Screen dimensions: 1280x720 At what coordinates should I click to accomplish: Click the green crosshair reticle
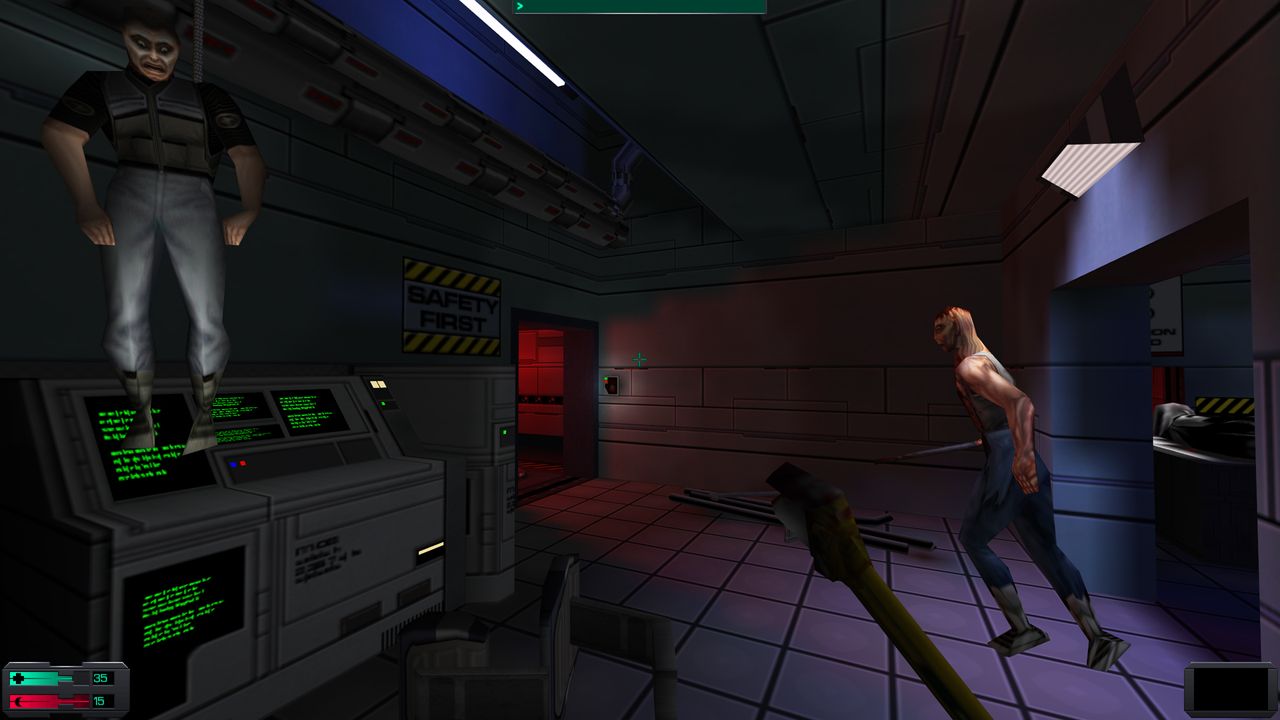point(638,358)
